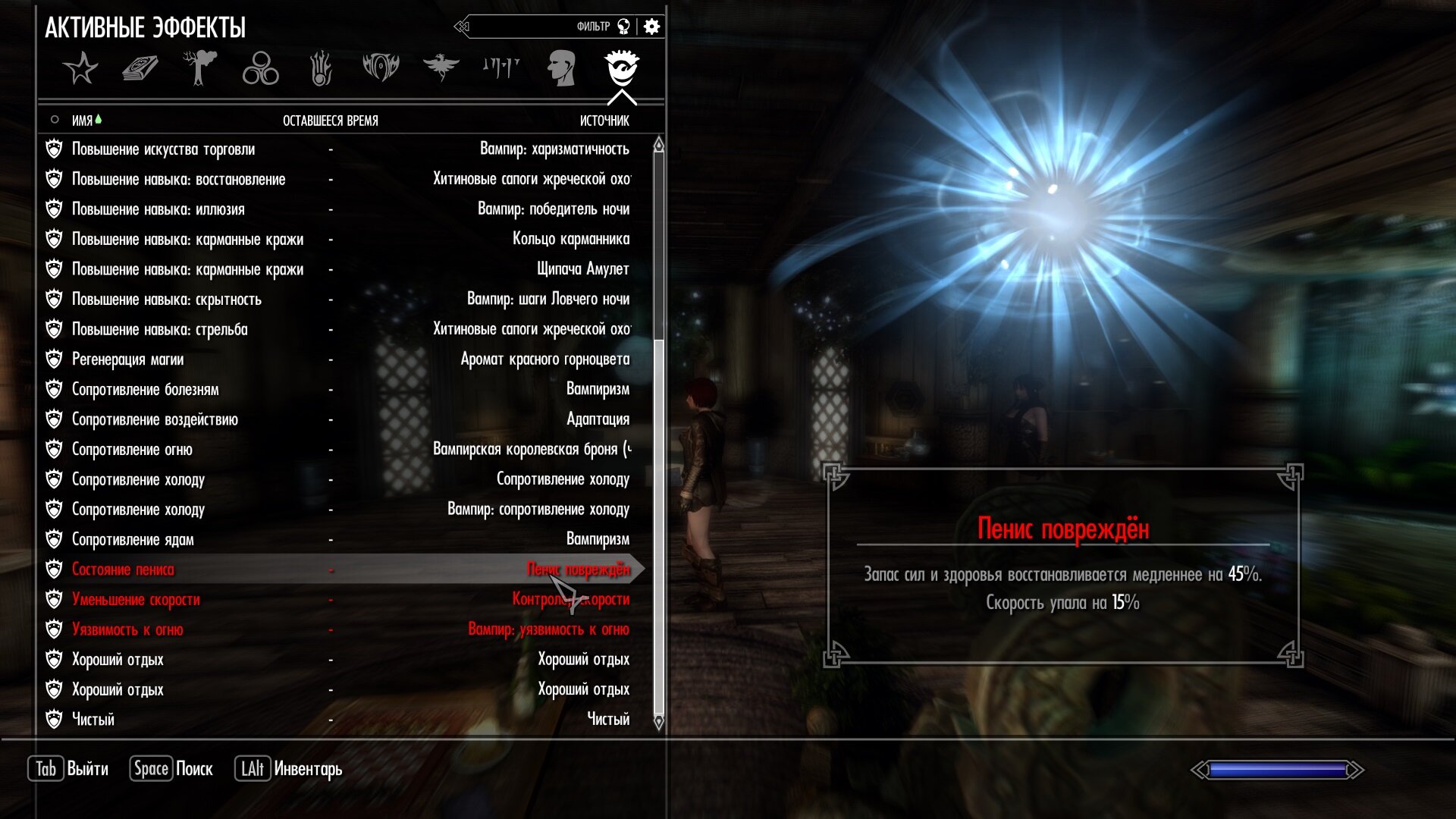1456x819 pixels.
Task: Click the scrollbar down arrow
Action: (658, 722)
